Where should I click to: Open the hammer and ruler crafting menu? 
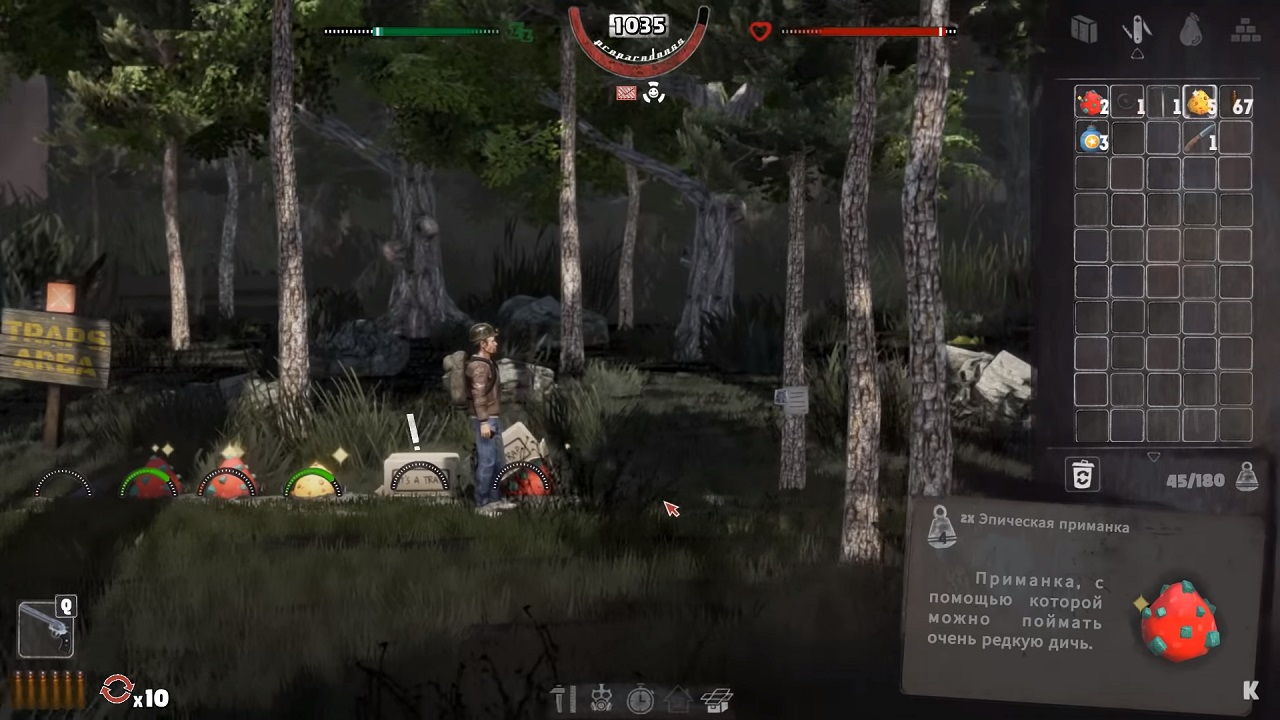point(564,698)
